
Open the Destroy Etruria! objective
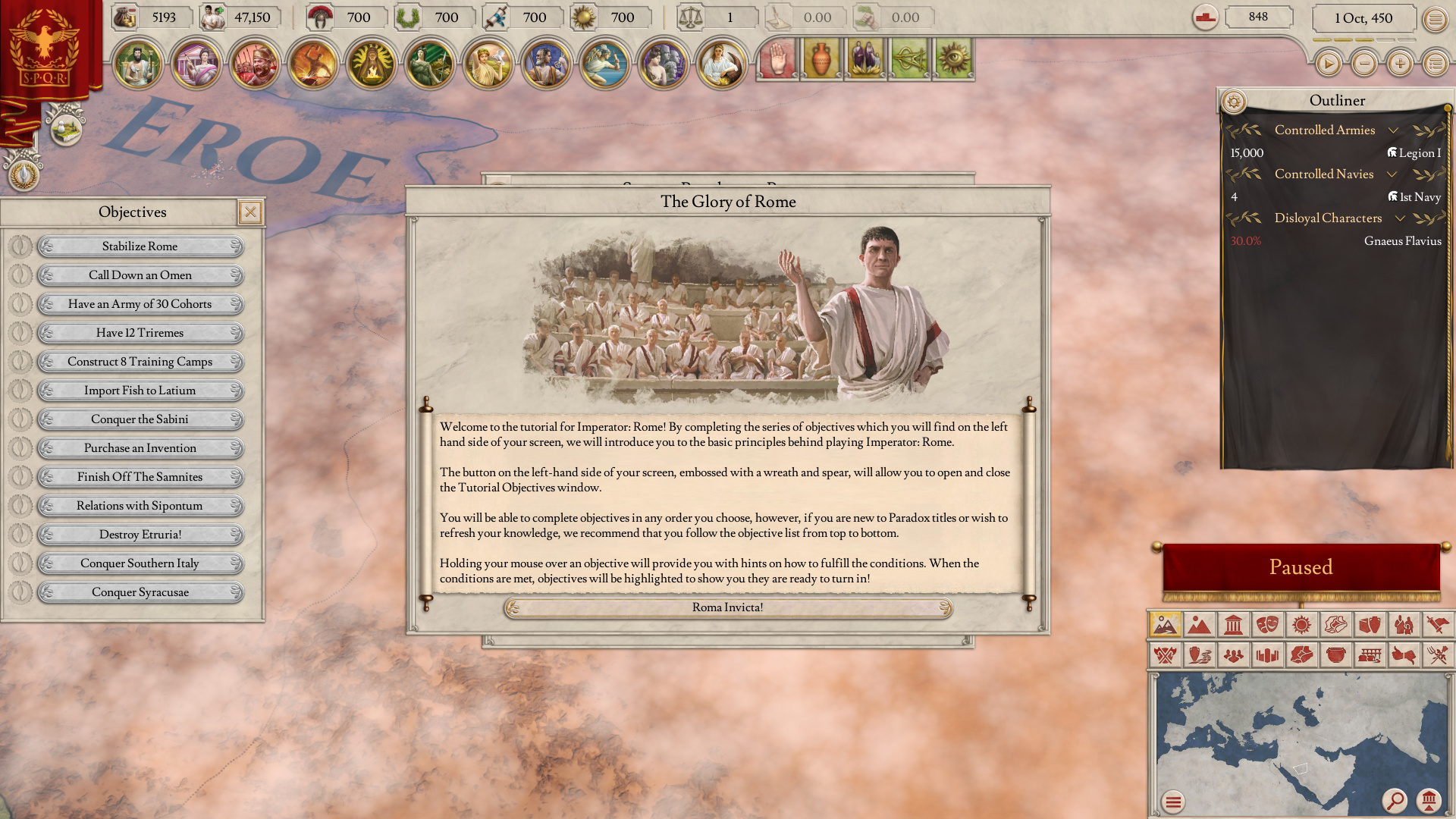coord(140,535)
